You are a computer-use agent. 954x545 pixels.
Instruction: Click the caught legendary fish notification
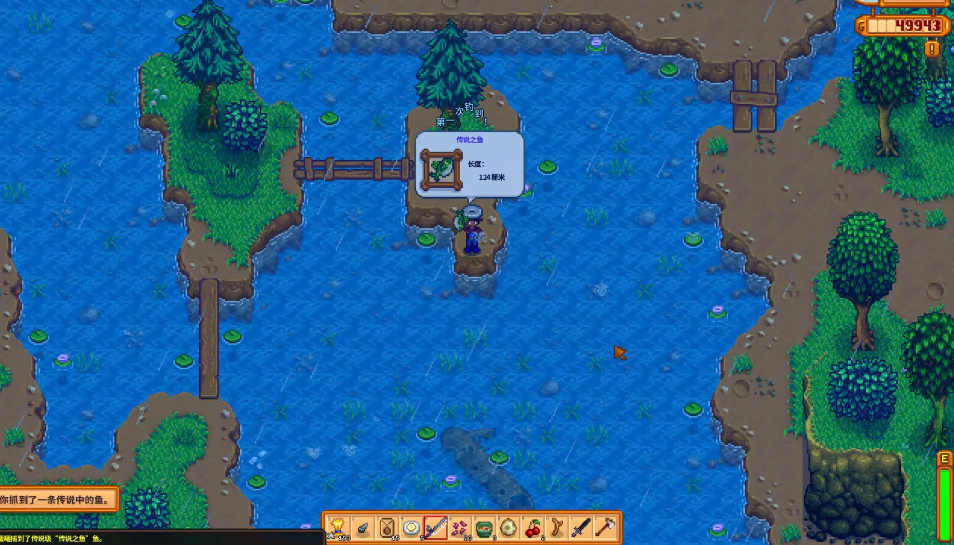(58, 498)
